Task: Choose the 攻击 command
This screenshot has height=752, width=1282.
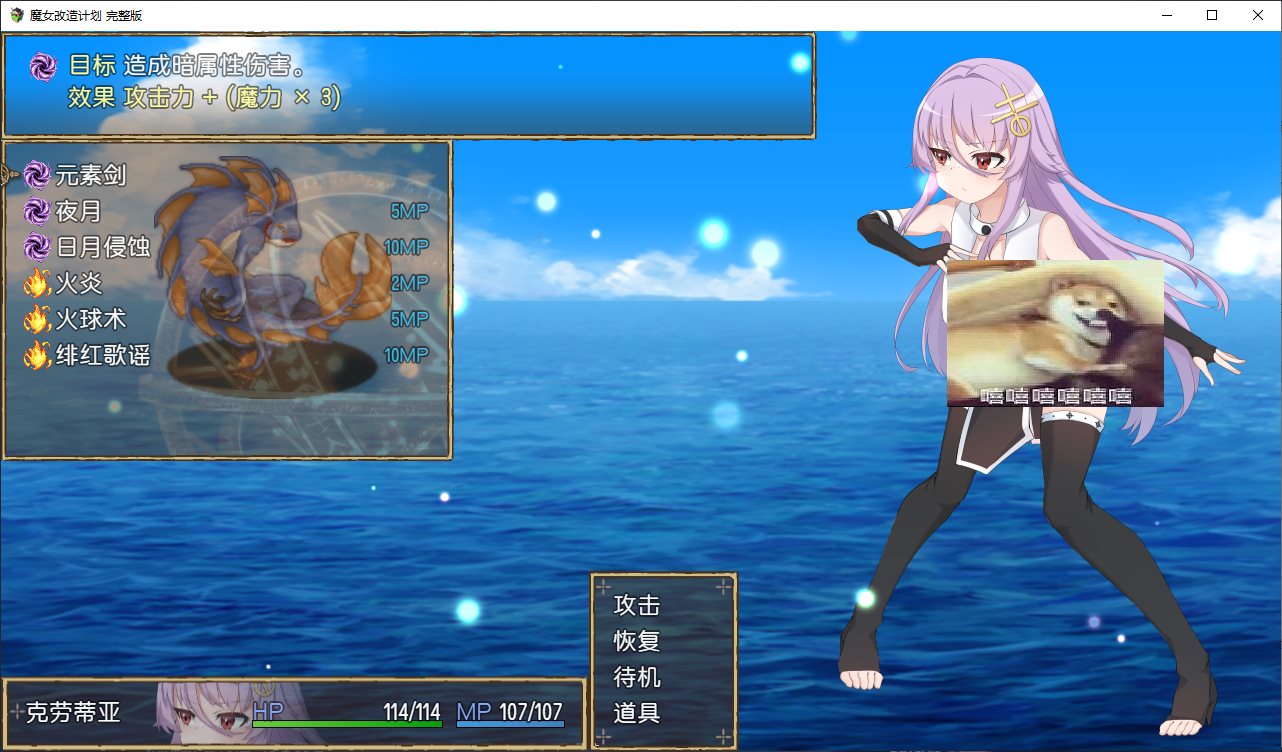Action: pyautogui.click(x=637, y=605)
